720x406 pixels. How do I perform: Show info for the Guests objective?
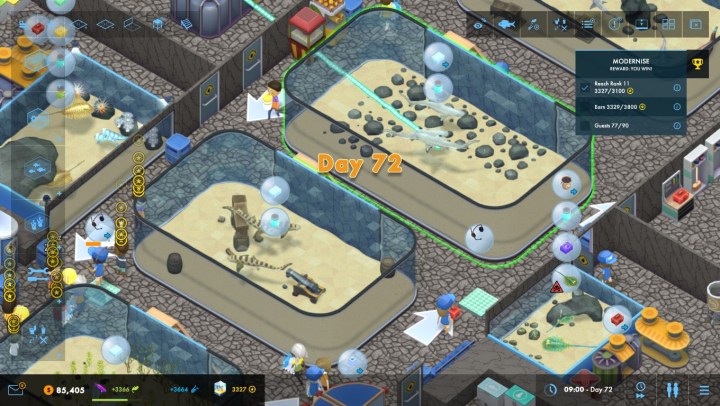[677, 126]
